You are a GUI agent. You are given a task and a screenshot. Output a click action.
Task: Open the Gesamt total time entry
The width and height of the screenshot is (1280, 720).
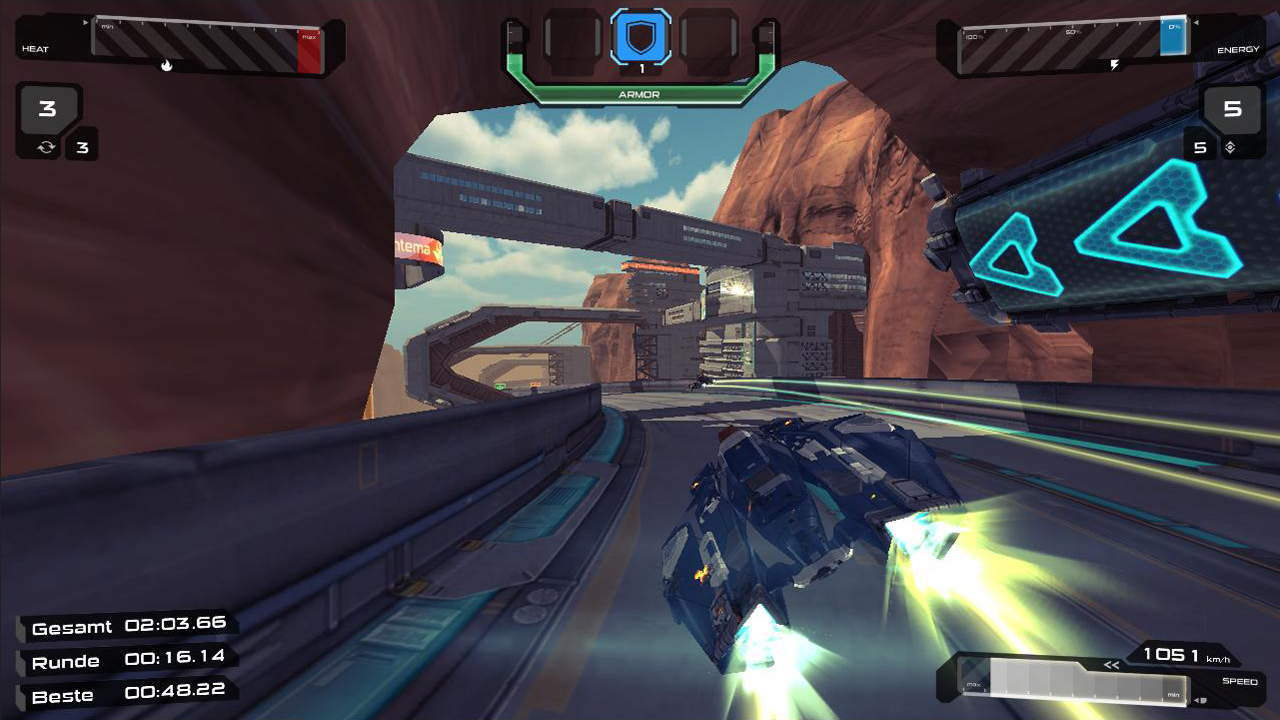pos(127,626)
